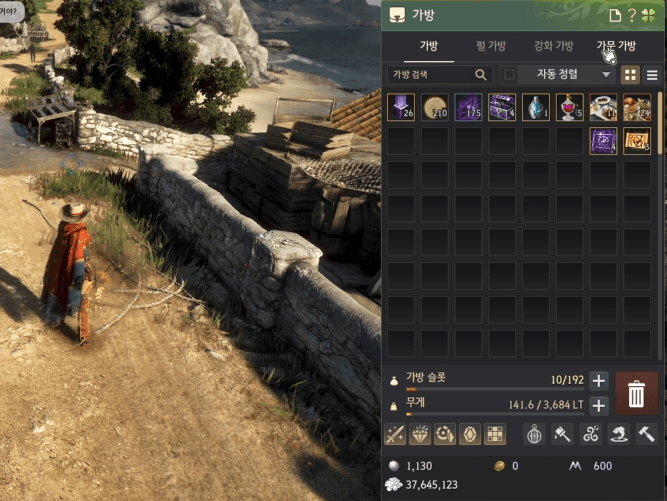
Task: Click the trash can delete button
Action: coord(636,393)
